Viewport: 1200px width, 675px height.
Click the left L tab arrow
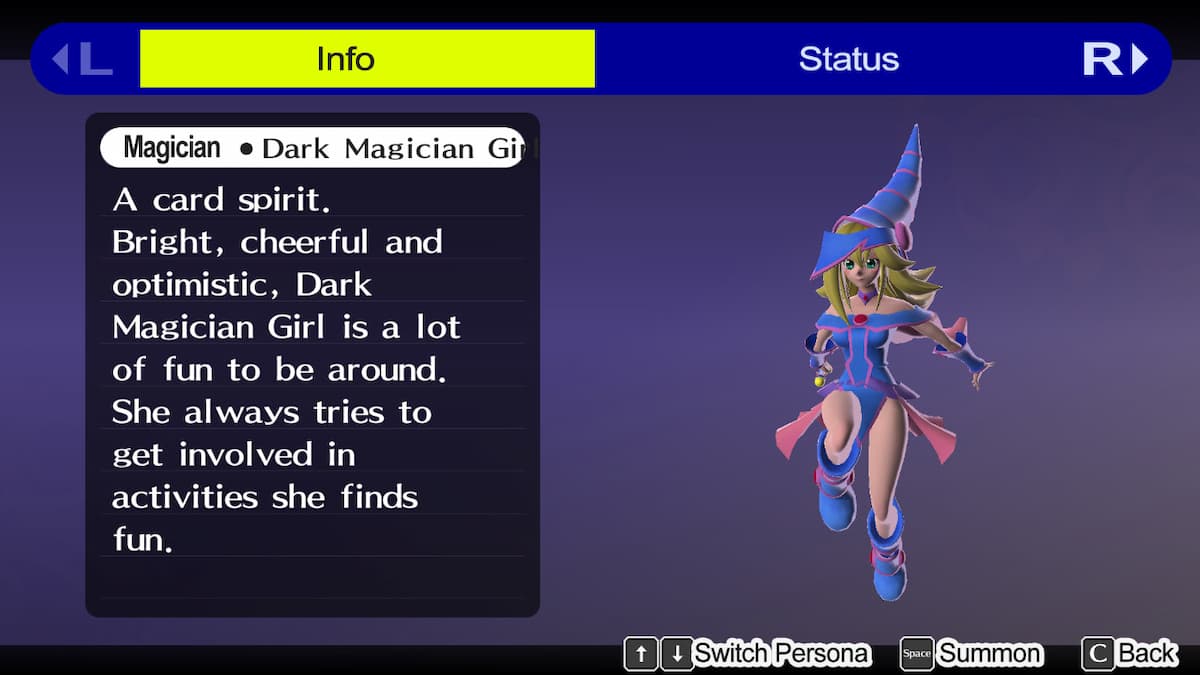click(x=82, y=59)
